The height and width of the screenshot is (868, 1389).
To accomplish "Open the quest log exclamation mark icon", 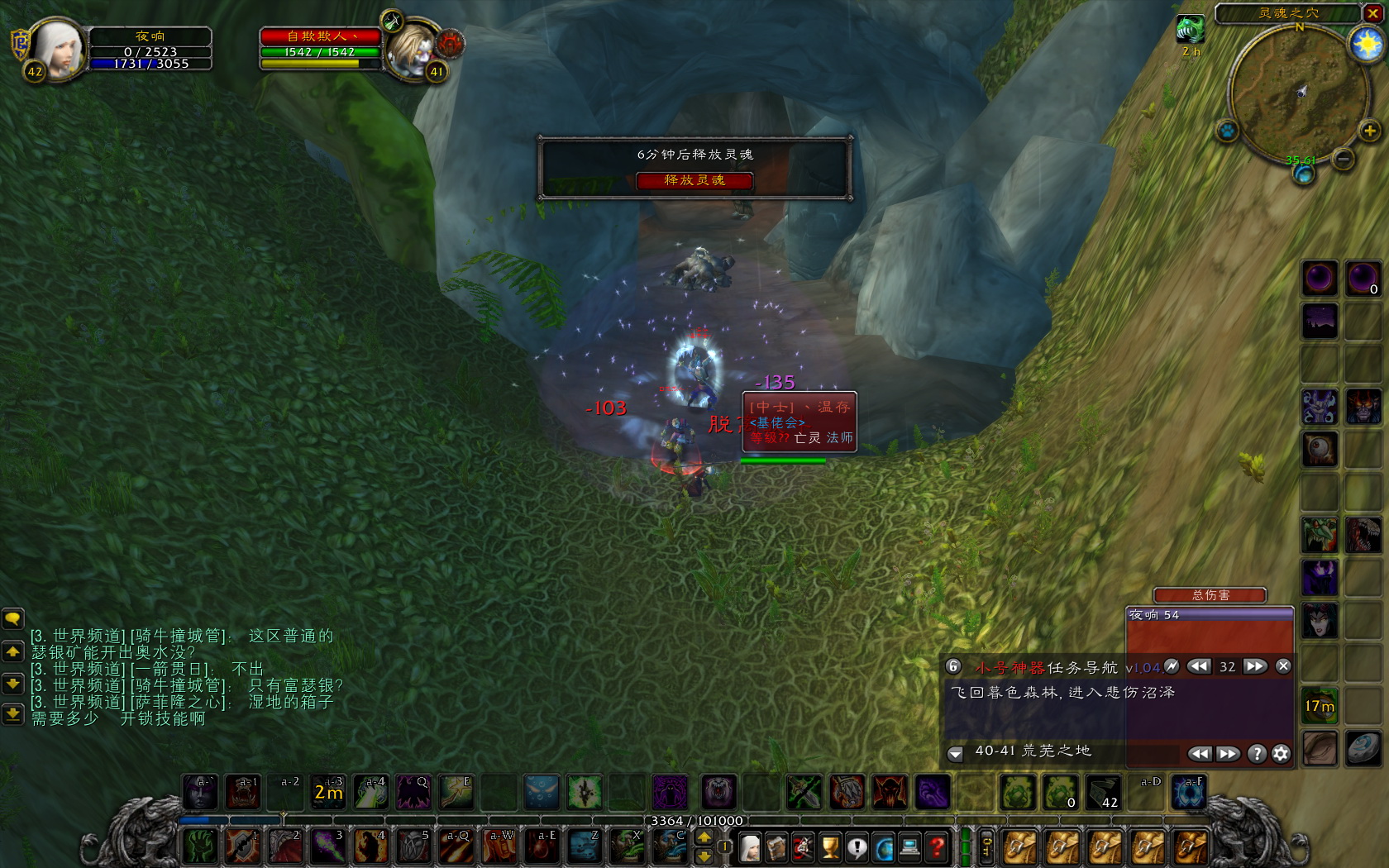I will click(x=857, y=847).
